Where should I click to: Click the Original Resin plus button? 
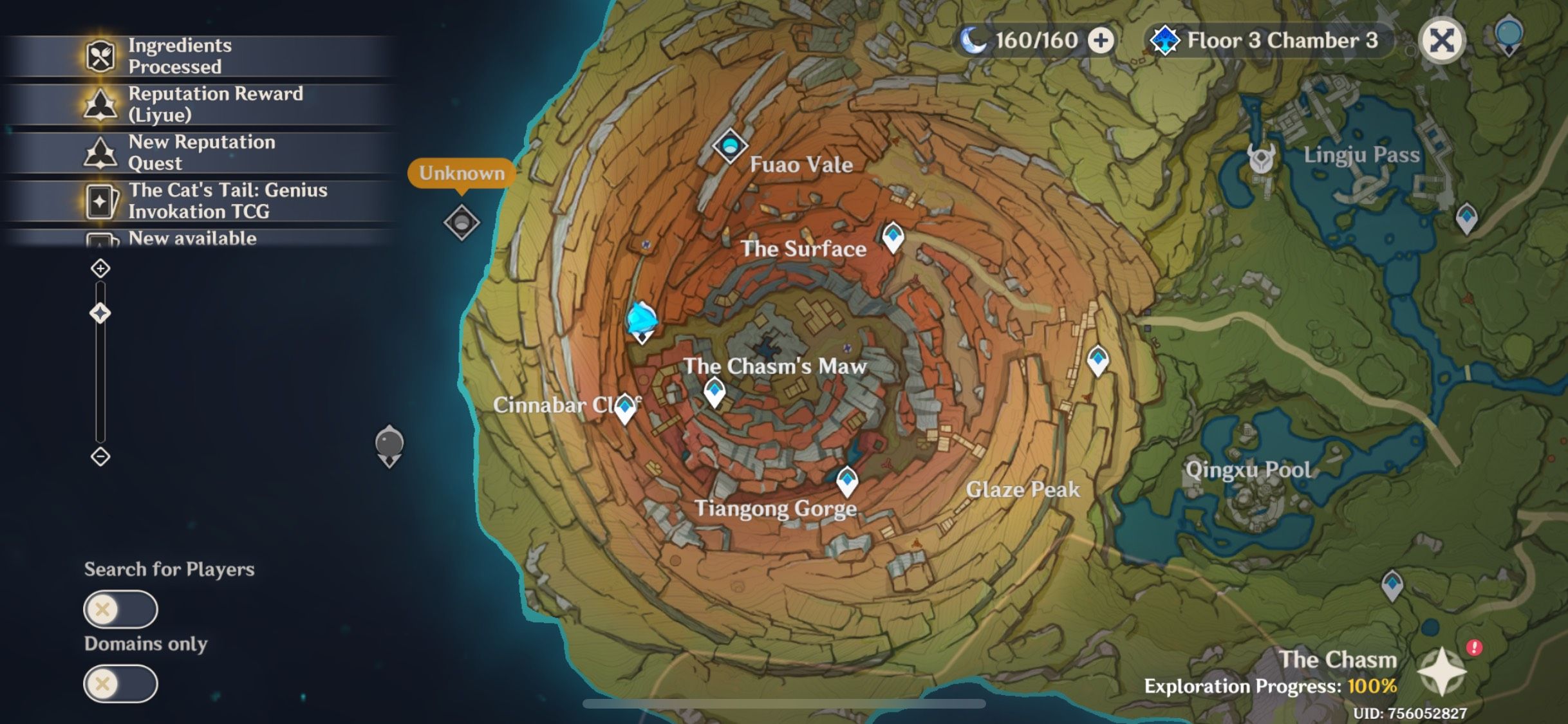pyautogui.click(x=1100, y=40)
